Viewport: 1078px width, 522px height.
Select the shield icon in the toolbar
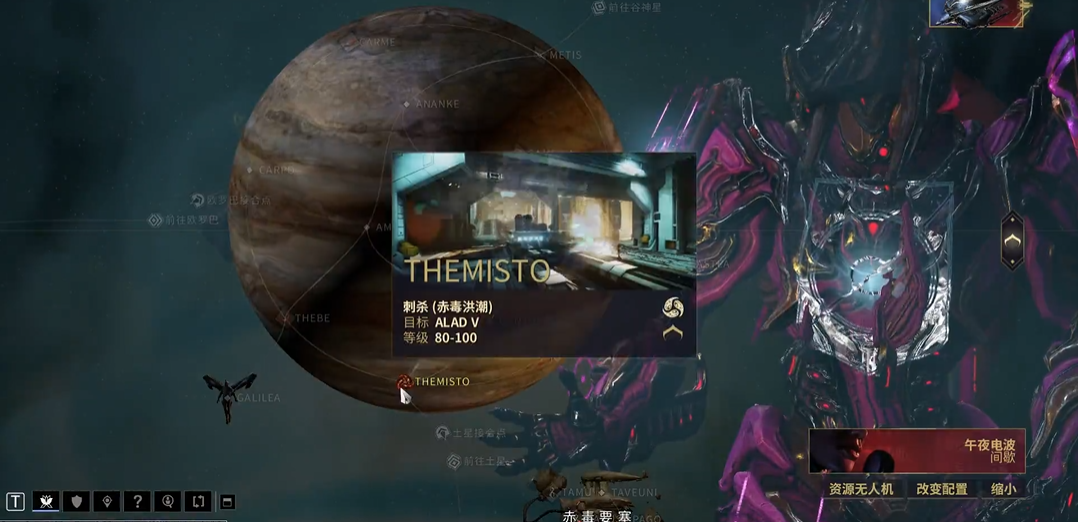click(x=76, y=501)
